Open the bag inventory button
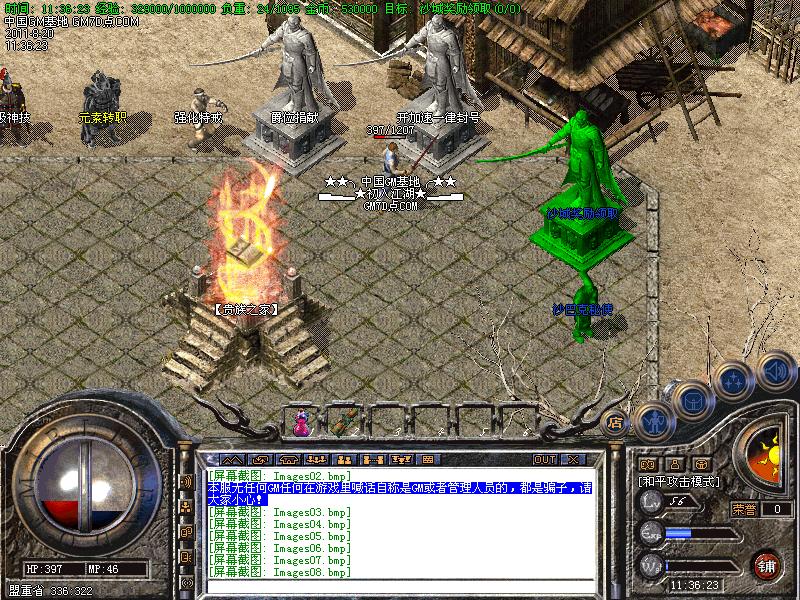The height and width of the screenshot is (600, 800). click(x=692, y=399)
